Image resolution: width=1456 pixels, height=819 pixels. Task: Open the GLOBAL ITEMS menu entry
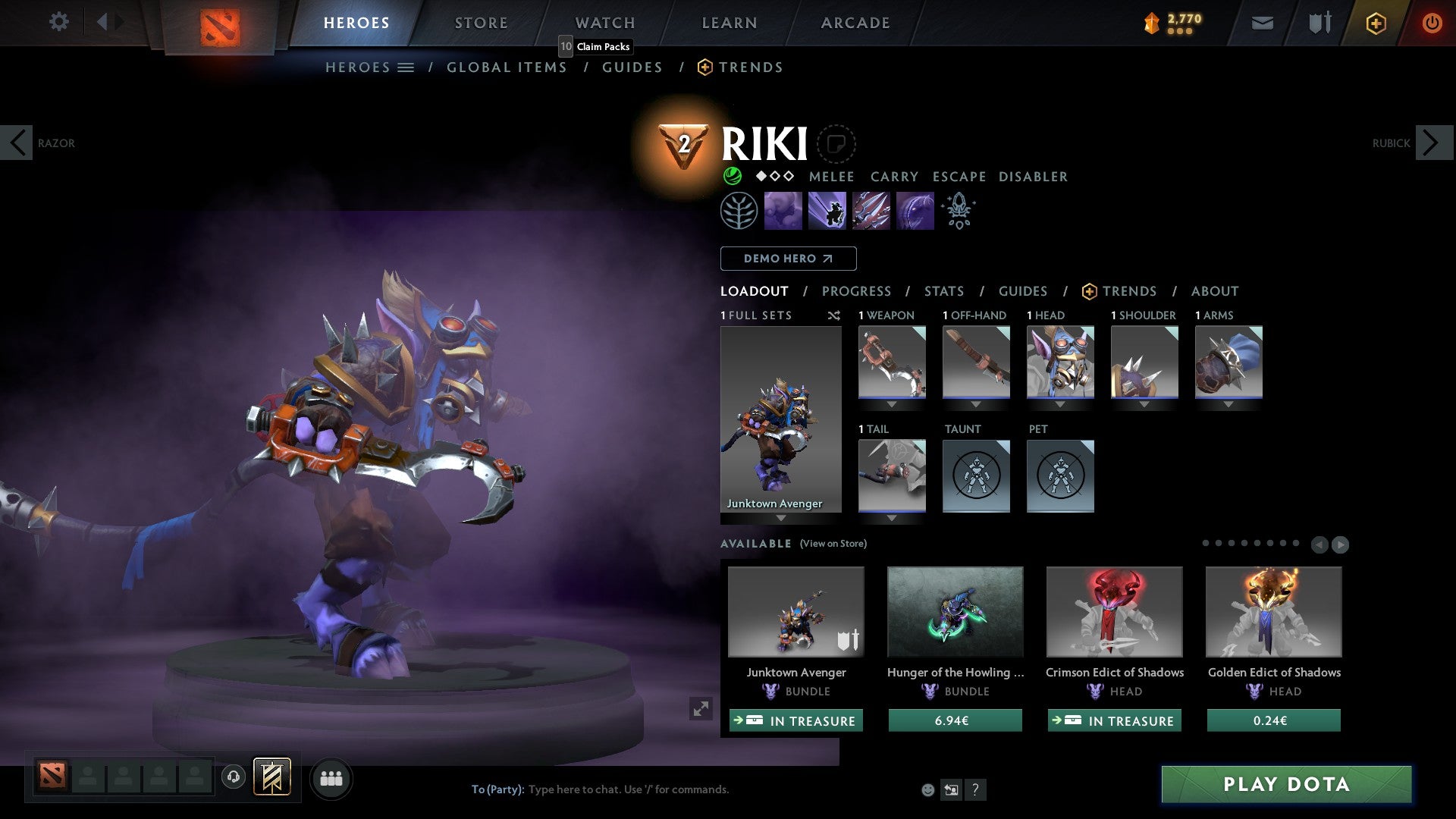click(507, 67)
